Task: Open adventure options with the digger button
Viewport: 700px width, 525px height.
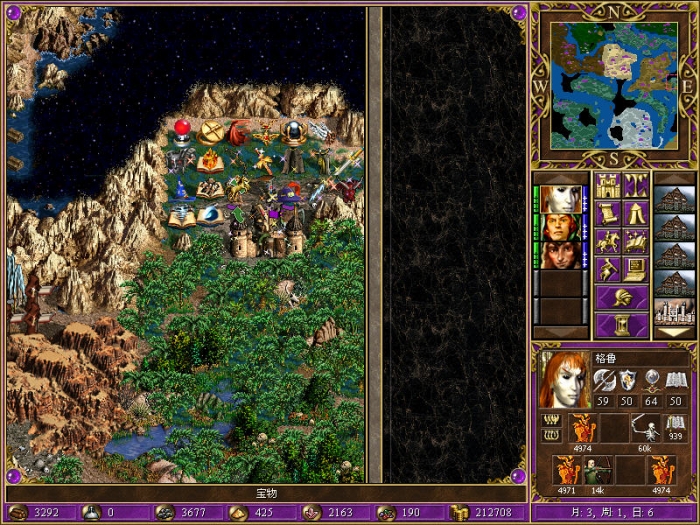Action: (608, 269)
